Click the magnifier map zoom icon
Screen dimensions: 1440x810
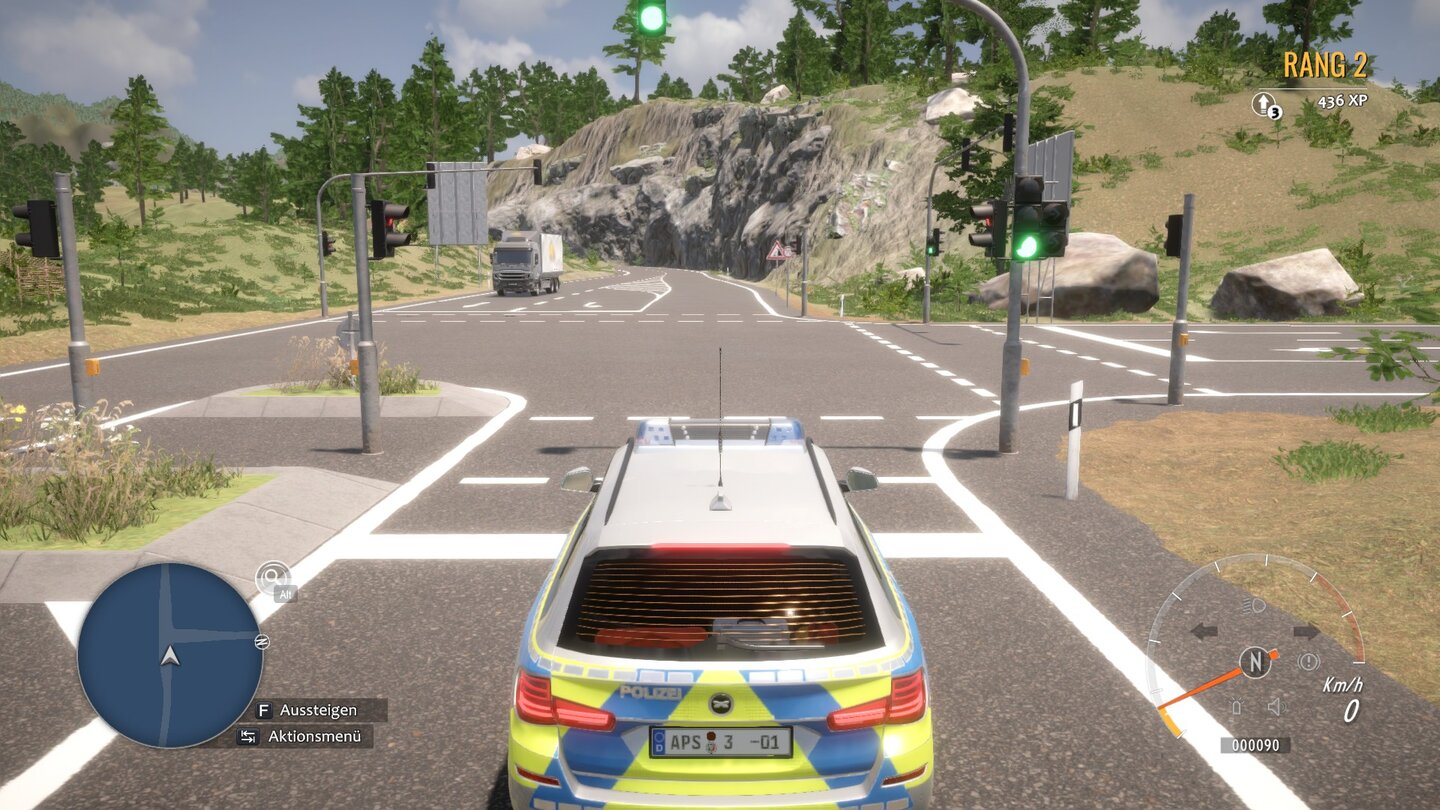tap(272, 576)
